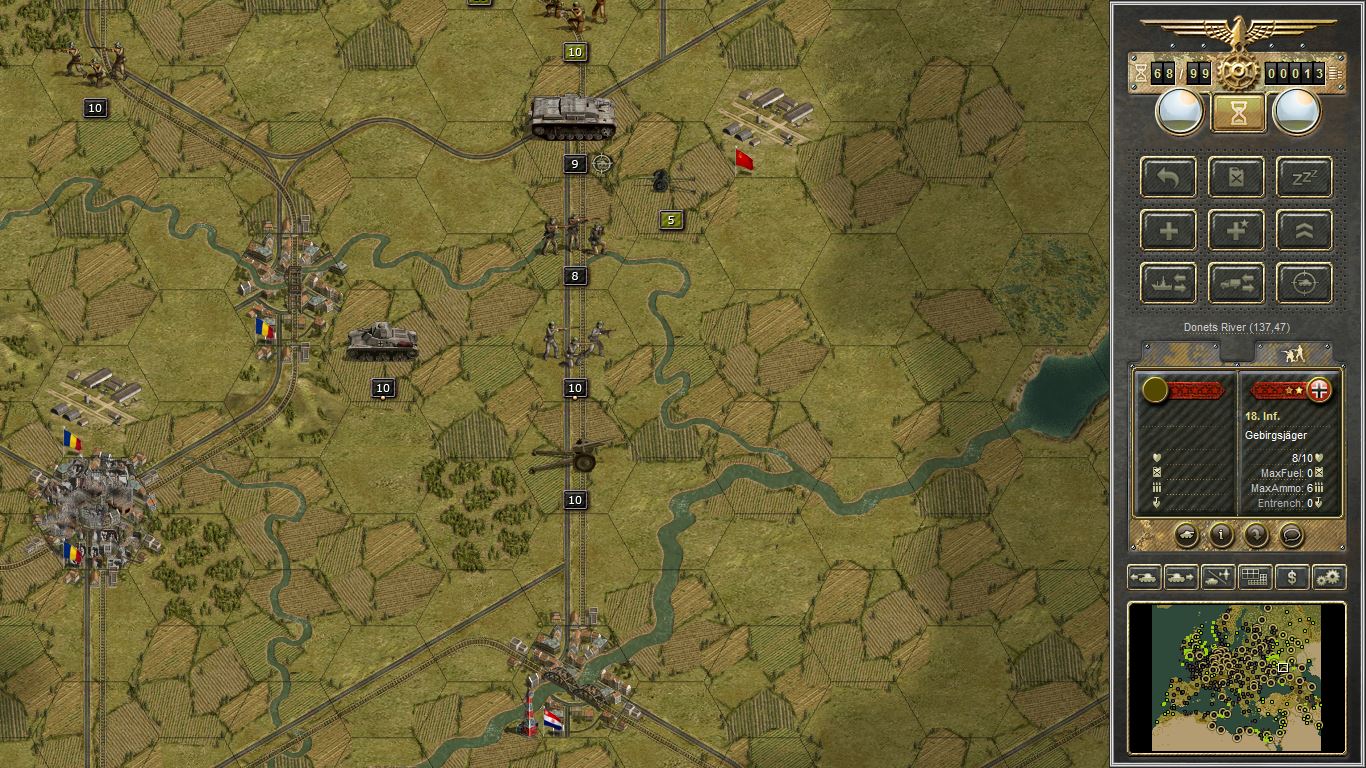This screenshot has height=768, width=1366.
Task: Apply elite replacements (plus with star)
Action: [x=1236, y=231]
